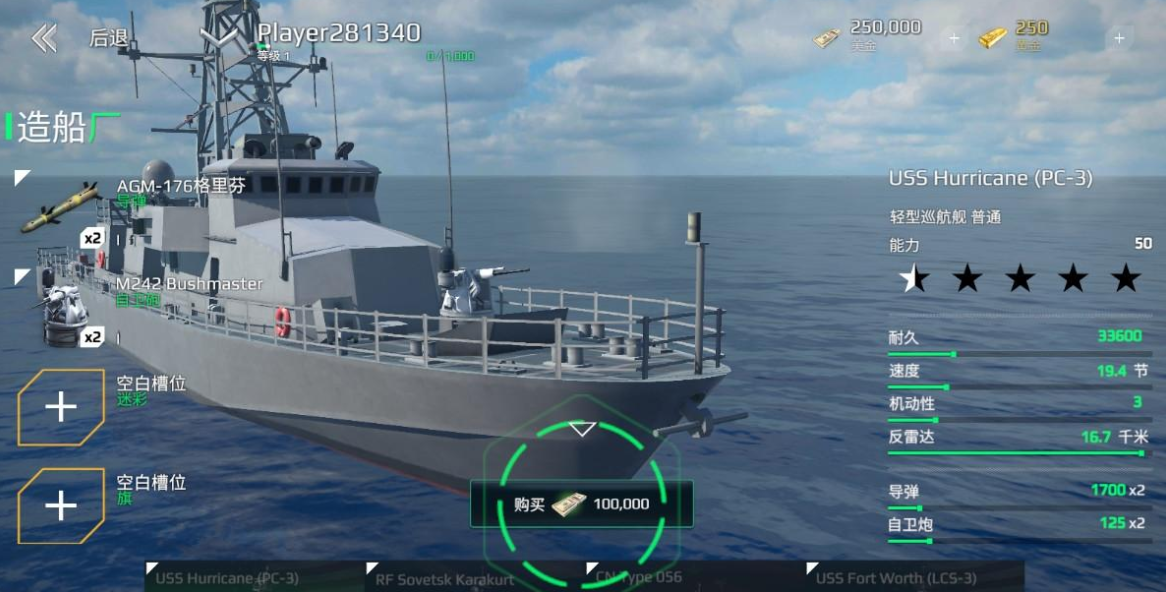The image size is (1166, 592).
Task: Add more dollars with the plus button
Action: click(x=953, y=39)
